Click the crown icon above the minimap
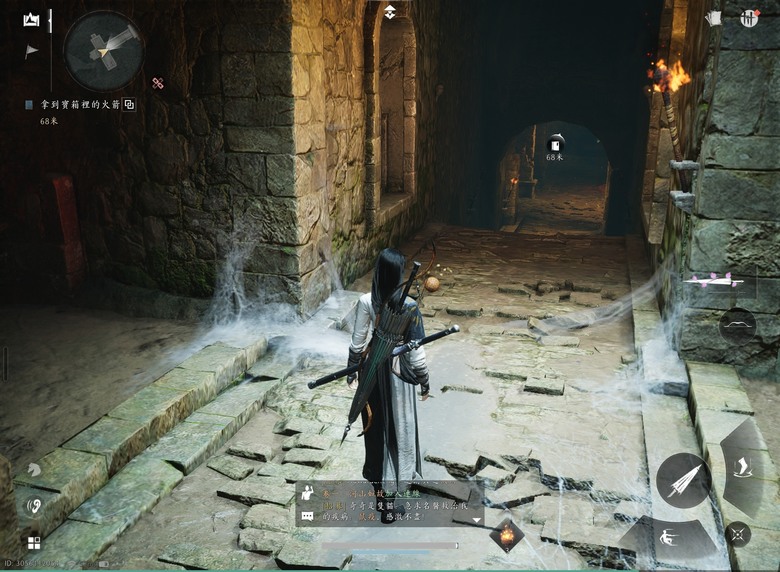 (x=32, y=19)
